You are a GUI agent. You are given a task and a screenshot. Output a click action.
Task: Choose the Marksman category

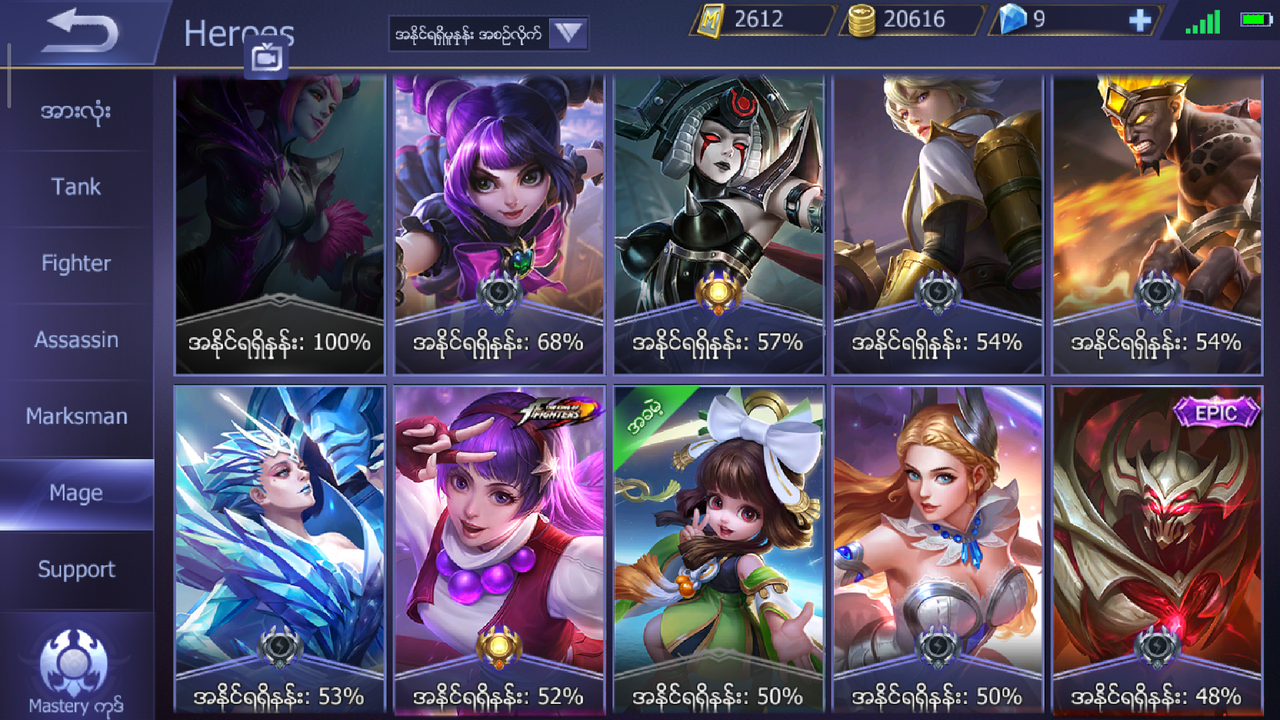point(76,416)
